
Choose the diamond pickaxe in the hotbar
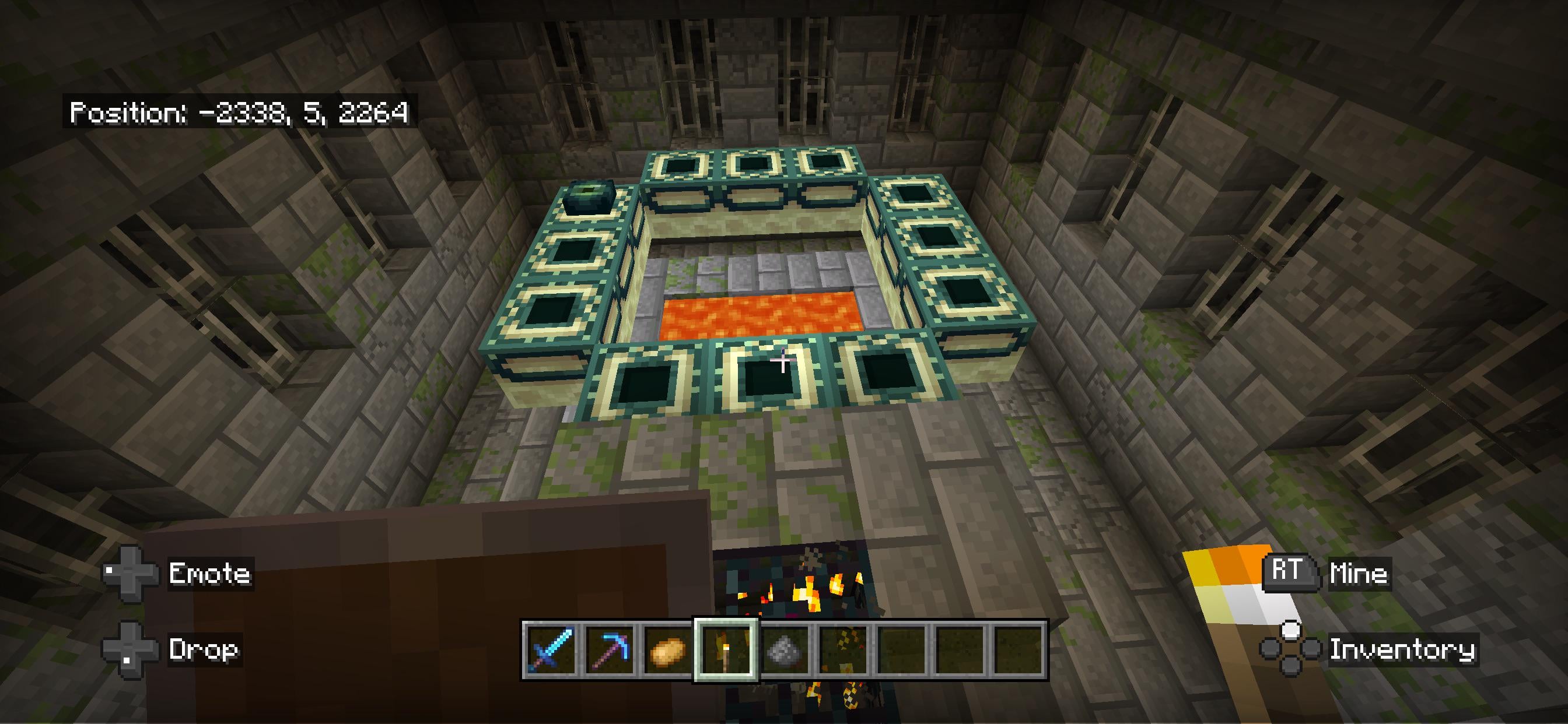(x=608, y=650)
